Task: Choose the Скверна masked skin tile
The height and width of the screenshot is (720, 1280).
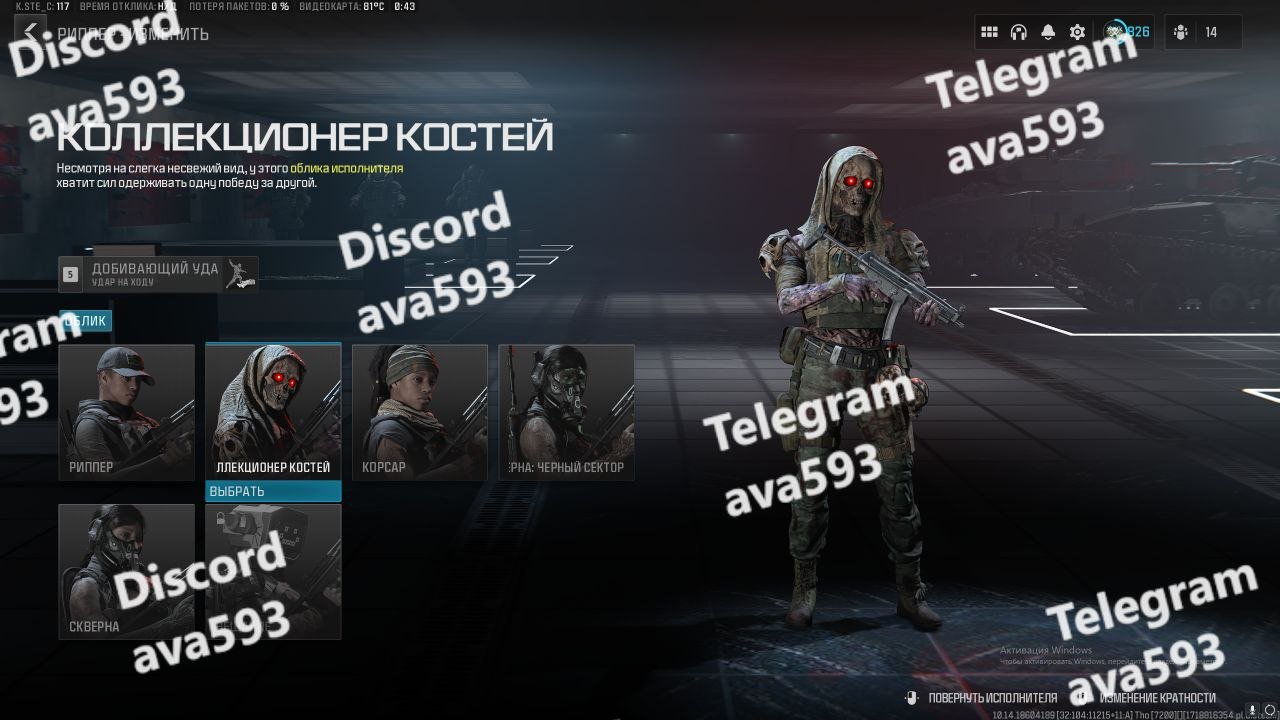Action: click(127, 571)
